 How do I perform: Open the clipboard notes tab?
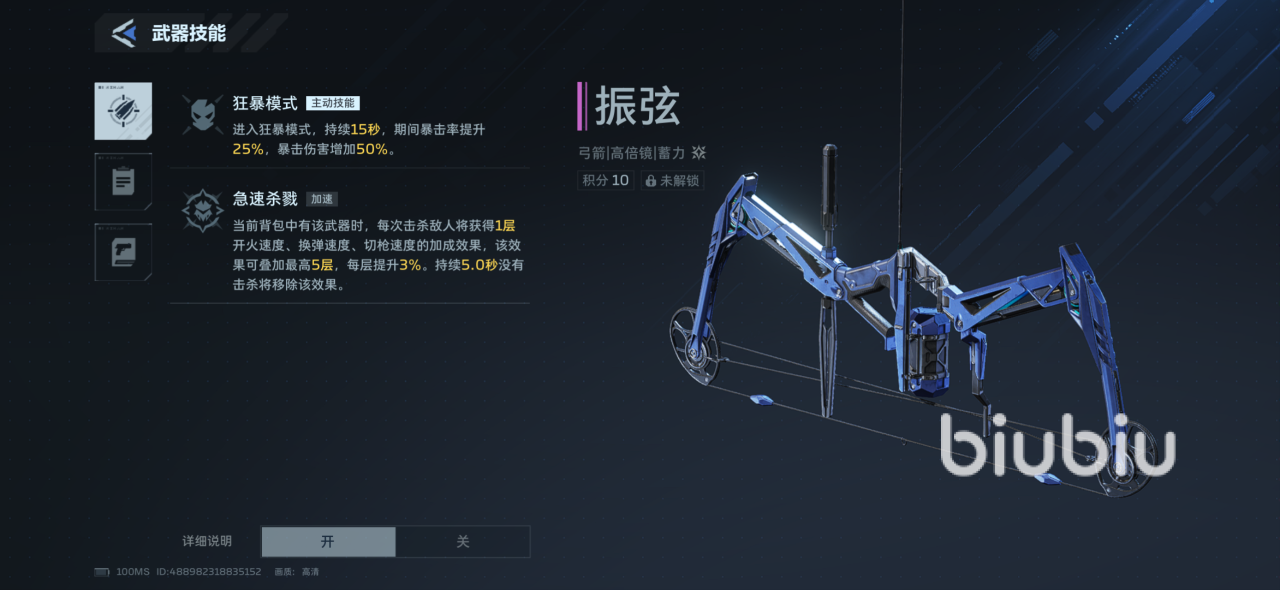123,182
